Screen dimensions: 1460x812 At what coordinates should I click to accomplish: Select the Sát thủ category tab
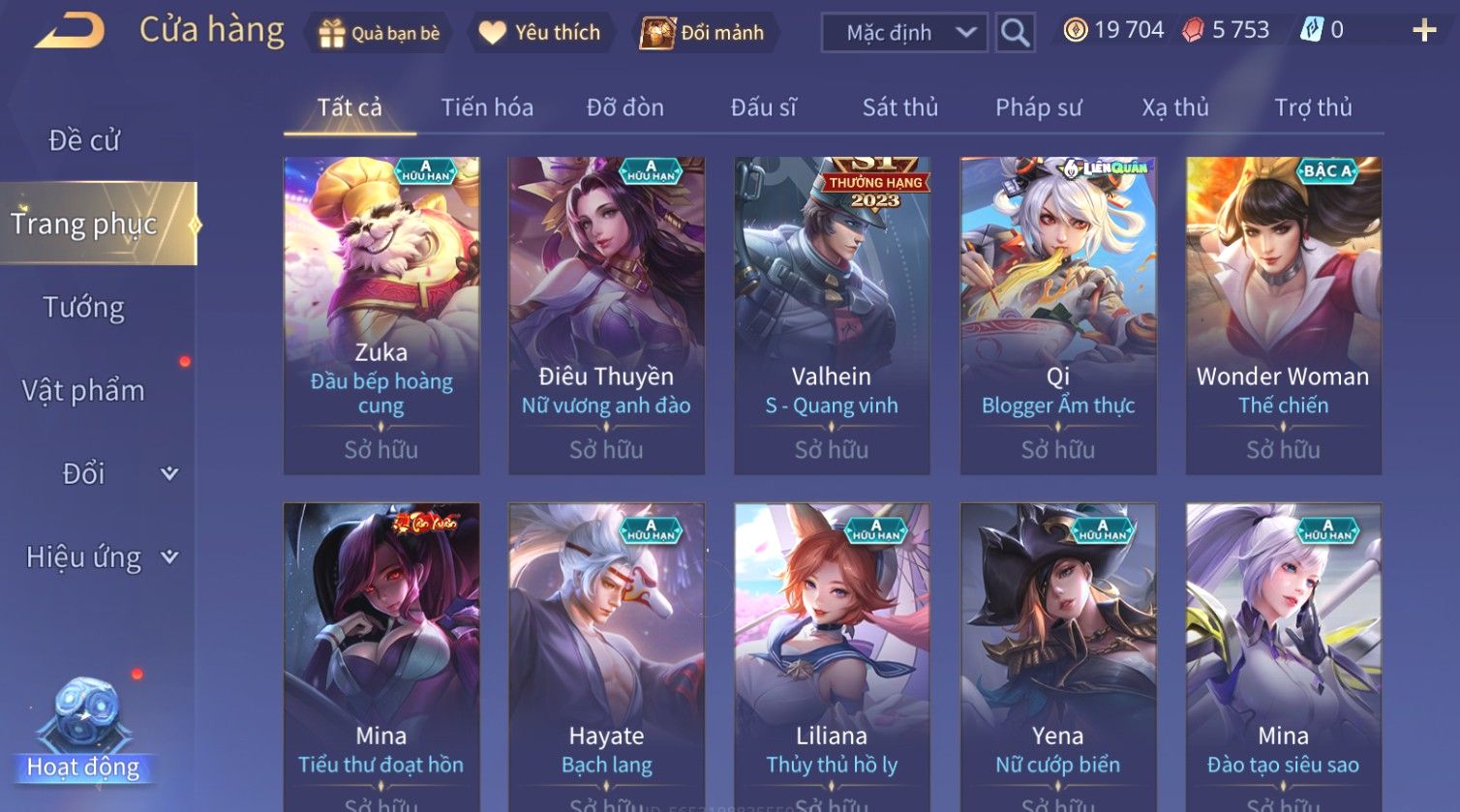tap(900, 107)
